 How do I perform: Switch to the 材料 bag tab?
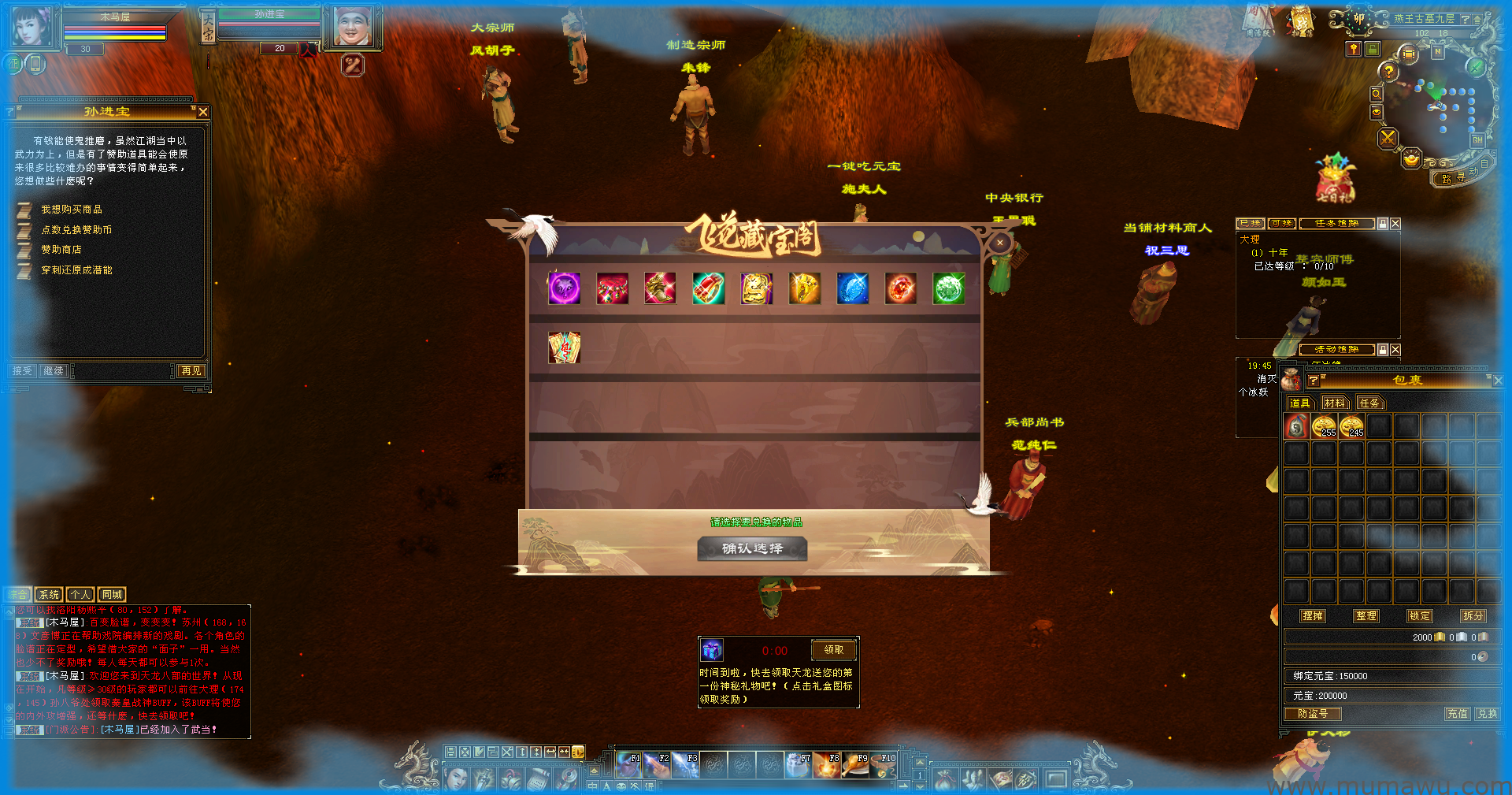(1334, 403)
